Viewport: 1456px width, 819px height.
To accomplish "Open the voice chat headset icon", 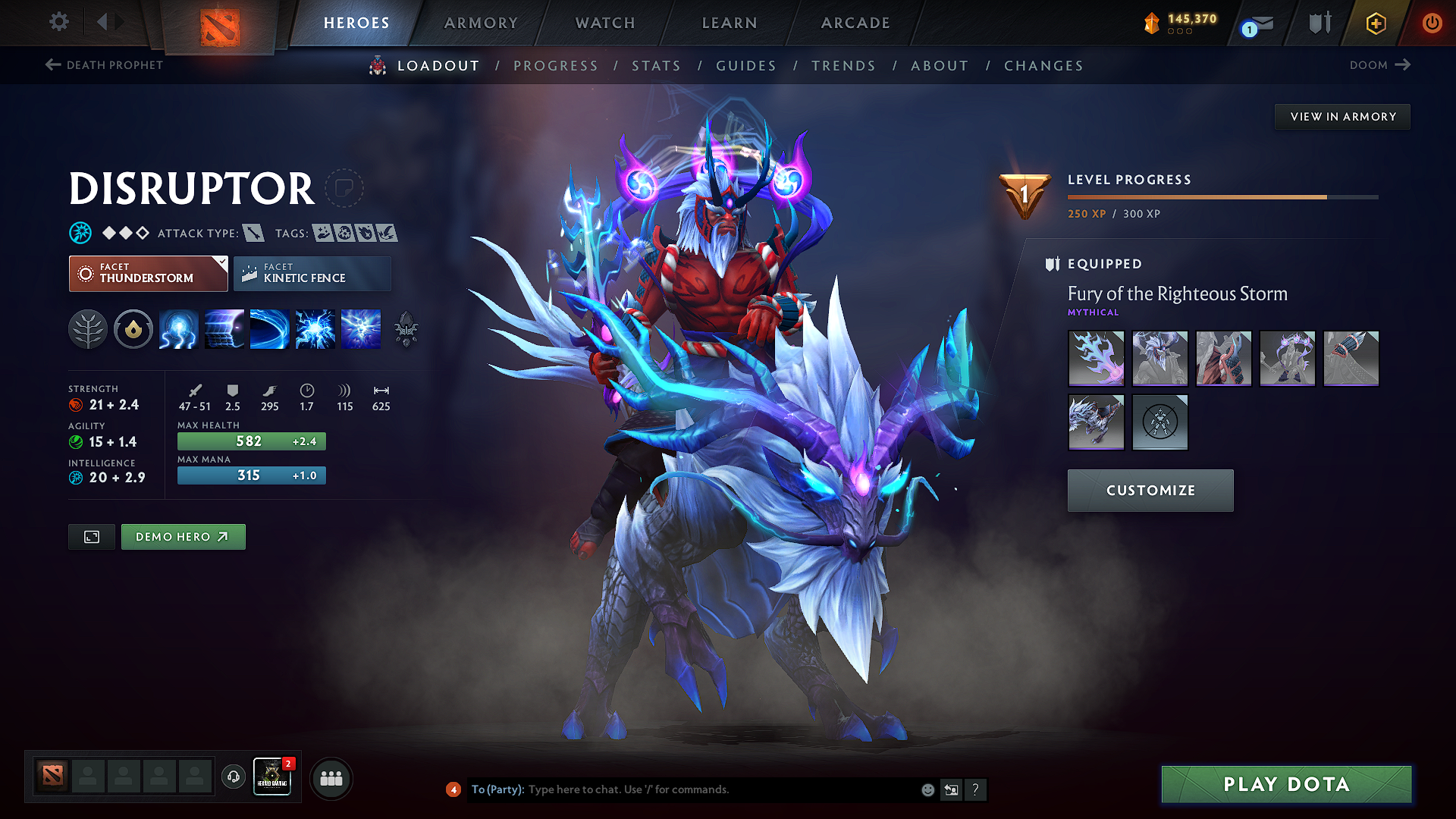I will click(233, 778).
